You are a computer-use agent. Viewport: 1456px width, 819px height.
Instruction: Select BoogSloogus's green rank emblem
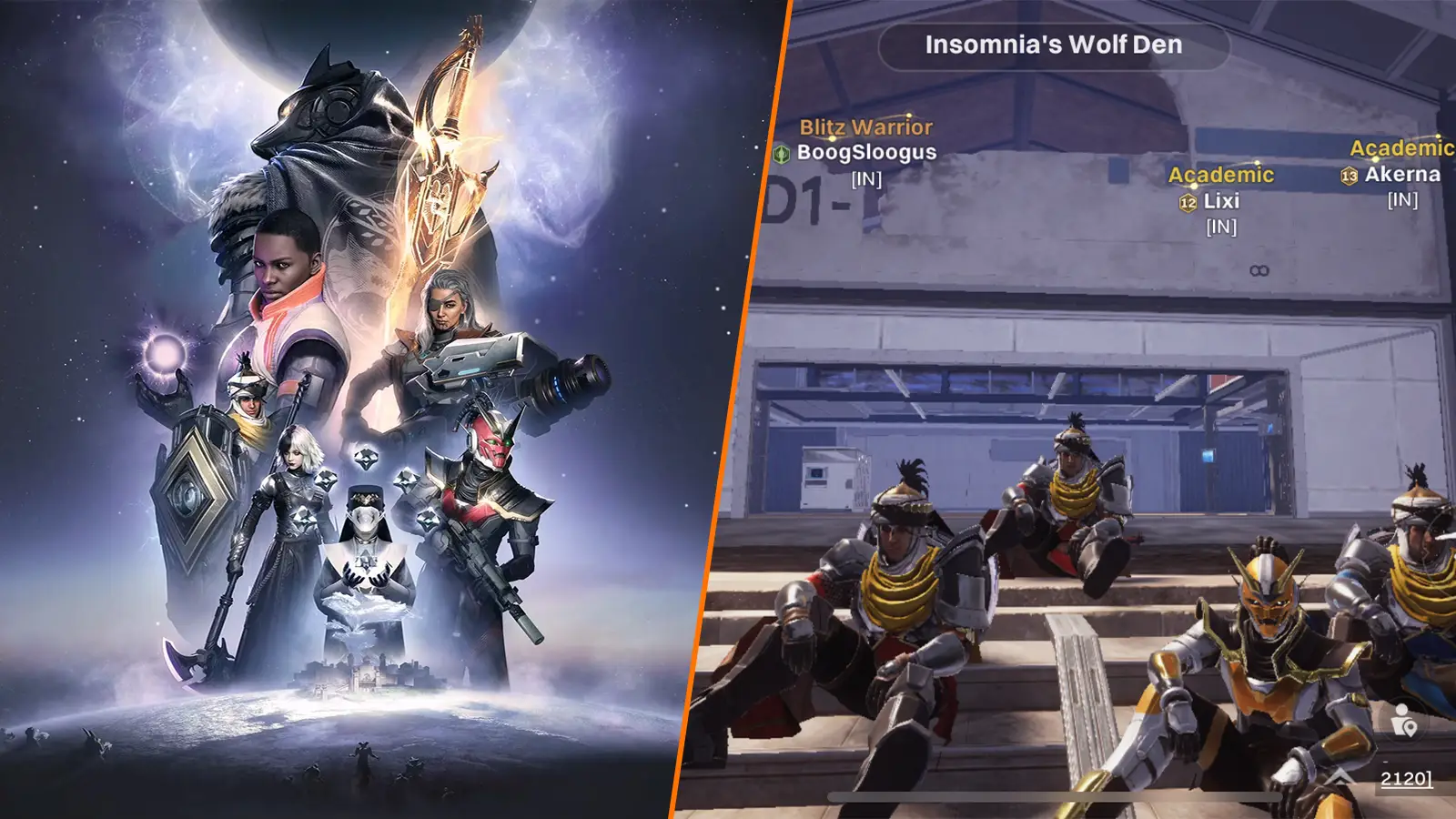(779, 155)
